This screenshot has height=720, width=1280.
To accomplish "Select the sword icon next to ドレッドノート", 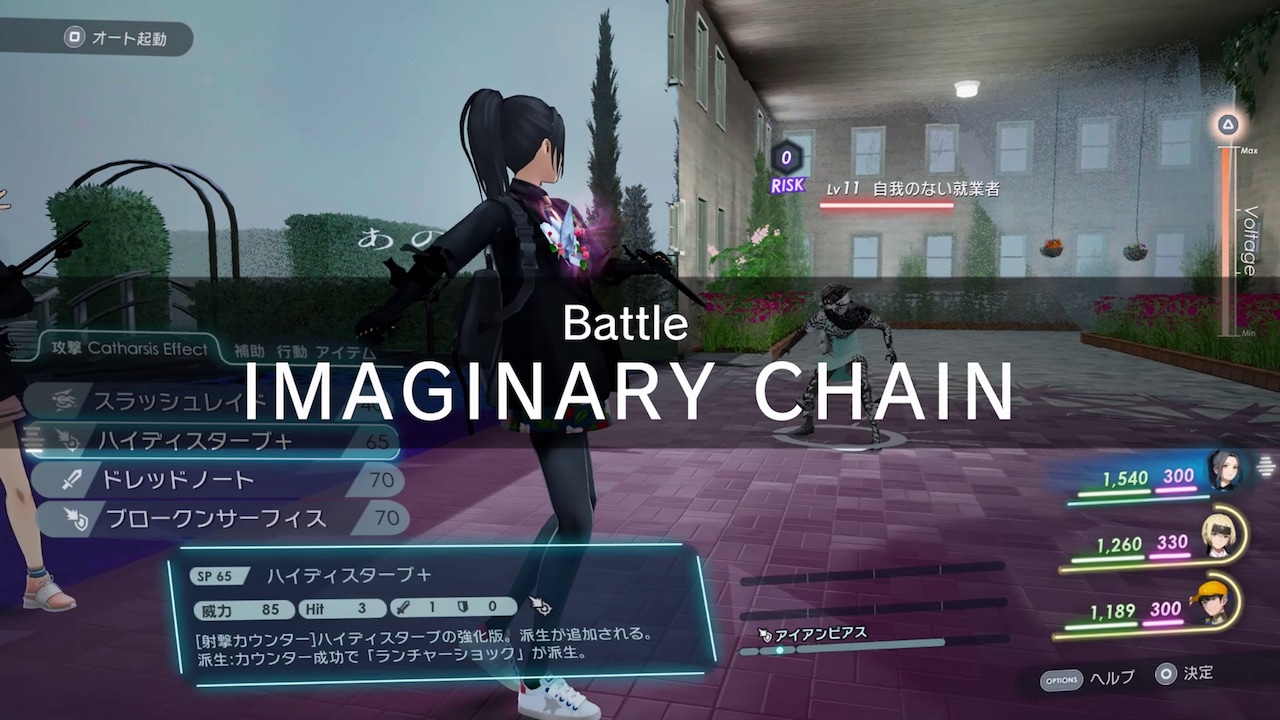I will pos(72,479).
